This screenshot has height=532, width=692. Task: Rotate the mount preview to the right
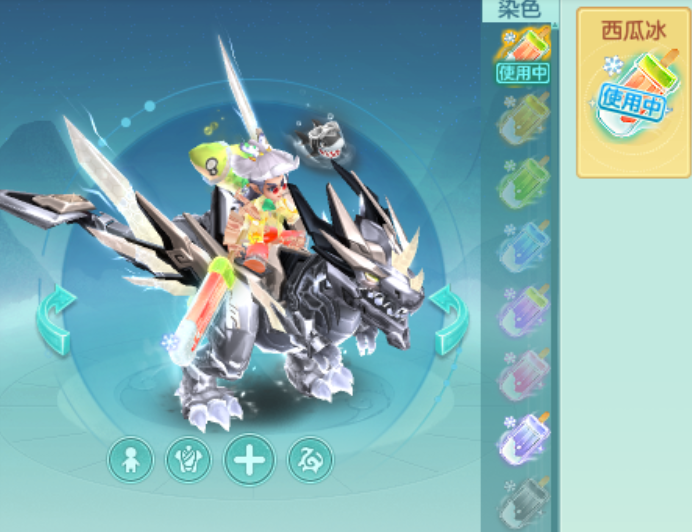point(449,319)
